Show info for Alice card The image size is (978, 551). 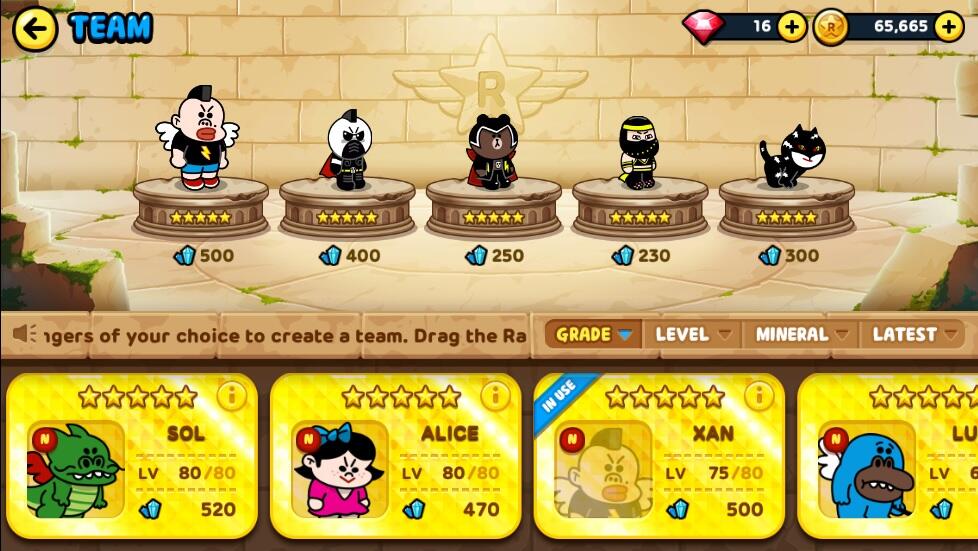pyautogui.click(x=495, y=396)
